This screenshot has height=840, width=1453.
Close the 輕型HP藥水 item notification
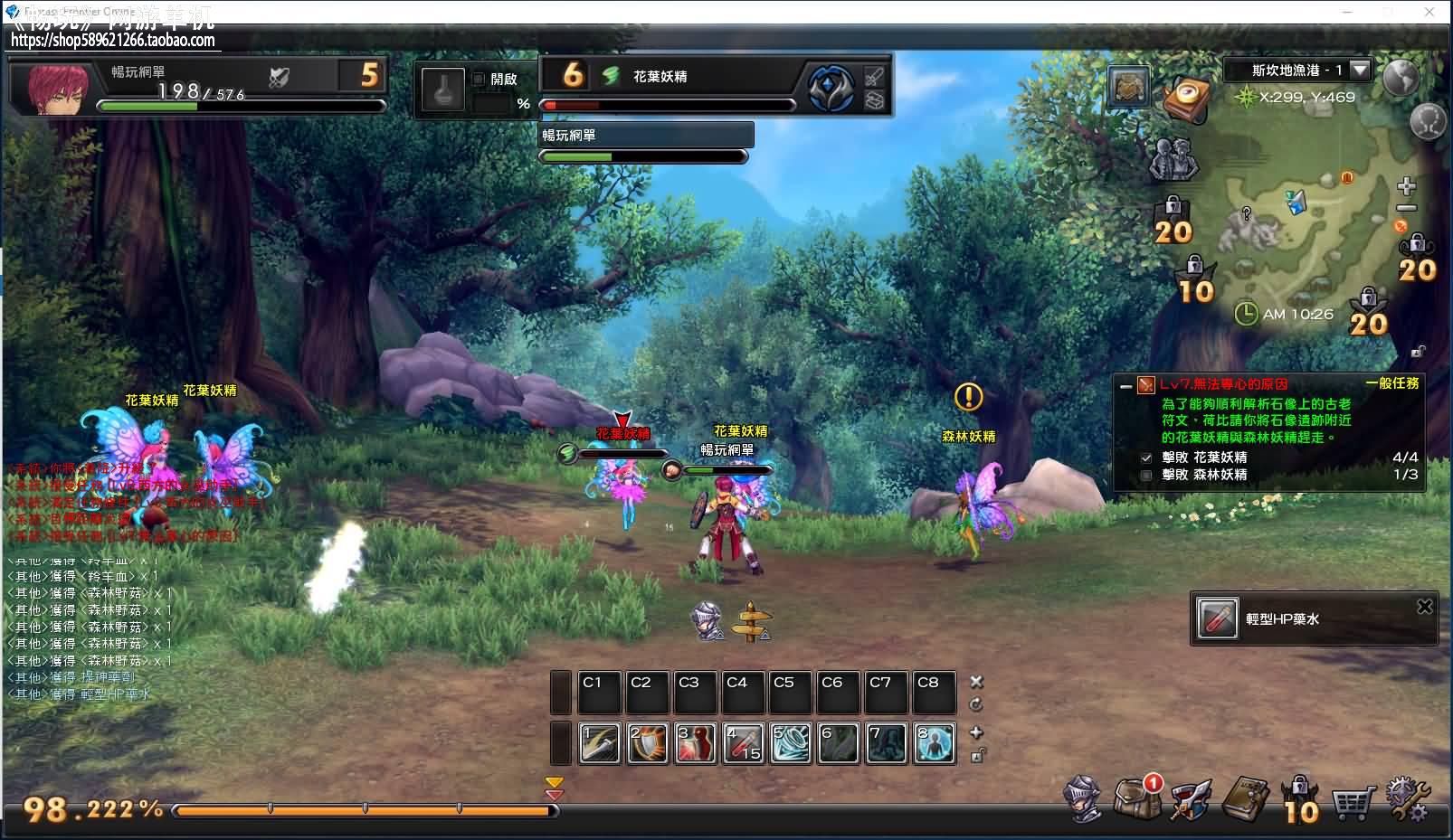point(1424,607)
